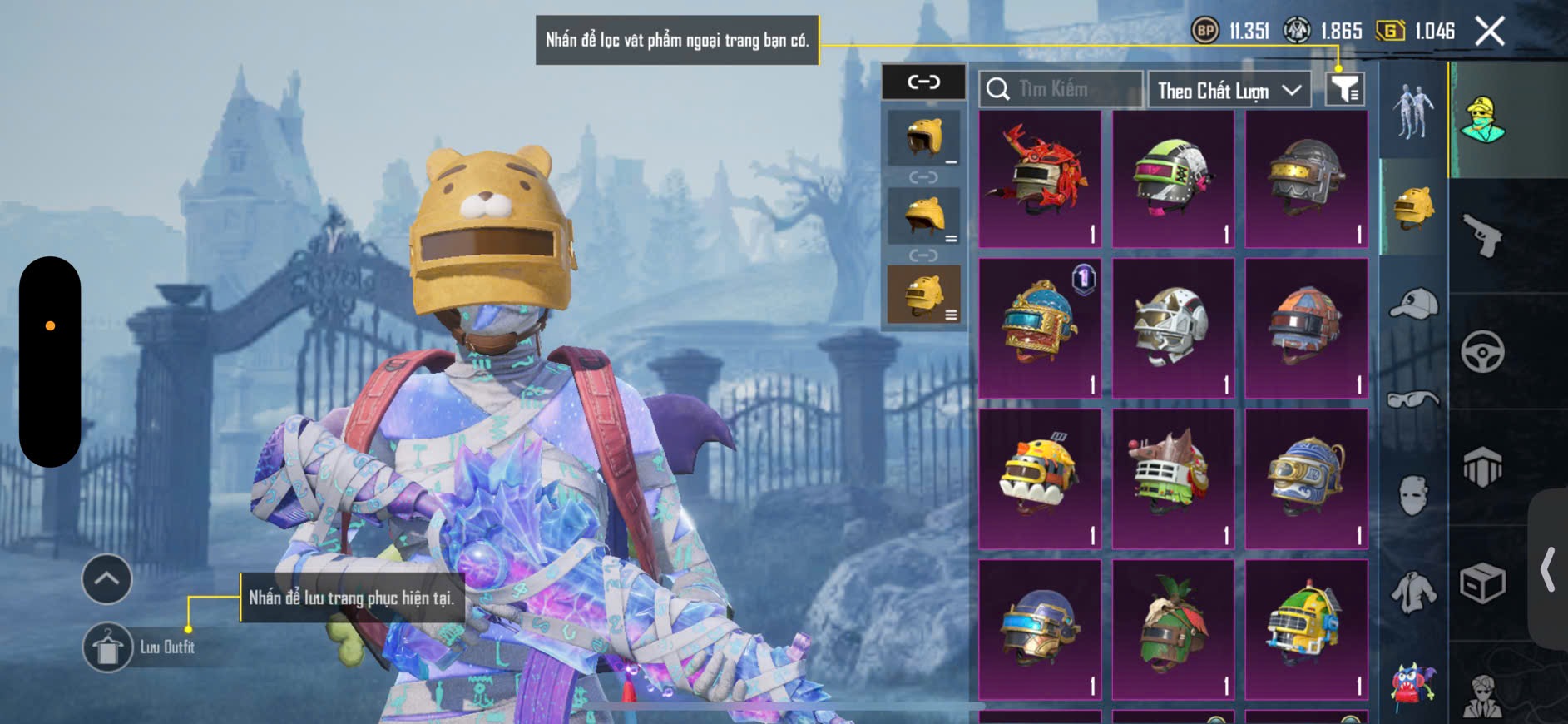Image resolution: width=1568 pixels, height=724 pixels.
Task: Open the steering wheel vehicle tab
Action: 1483,351
